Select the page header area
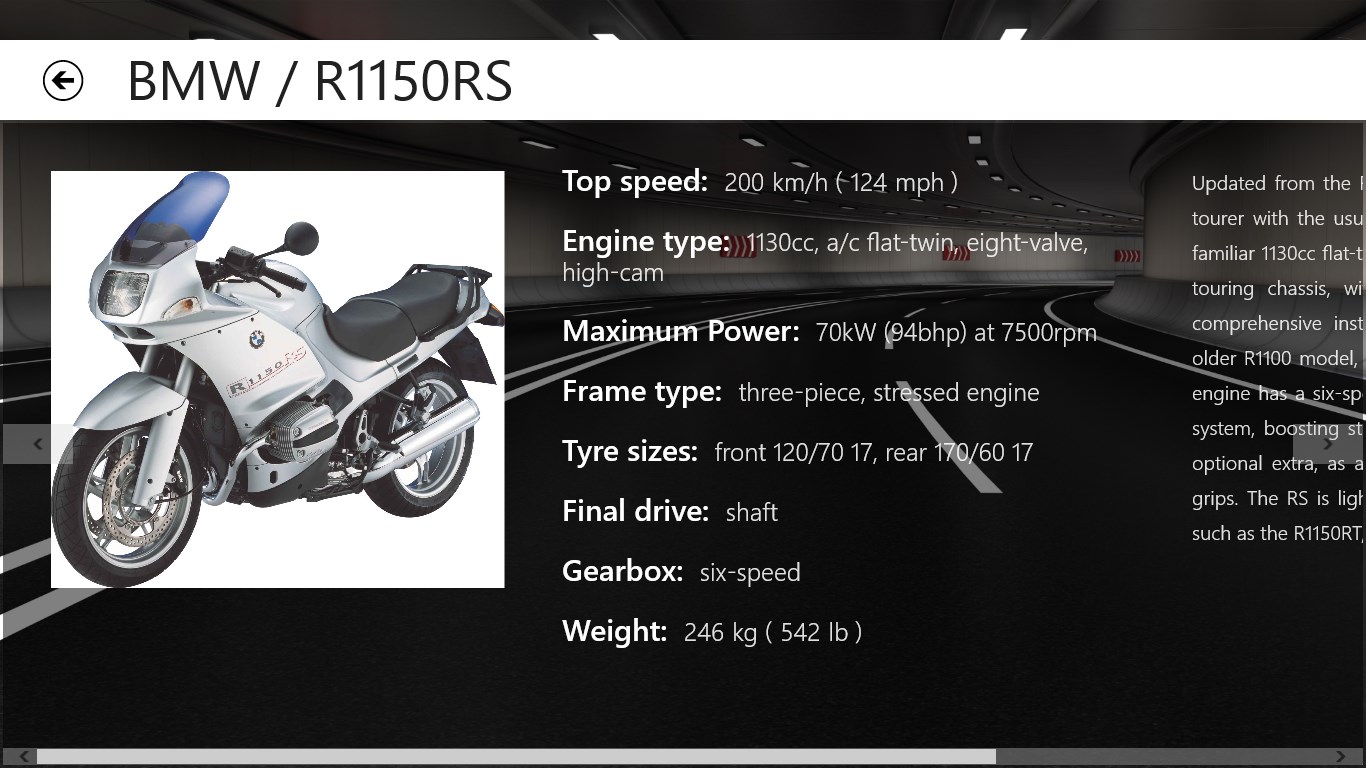Image resolution: width=1366 pixels, height=768 pixels. tap(683, 80)
